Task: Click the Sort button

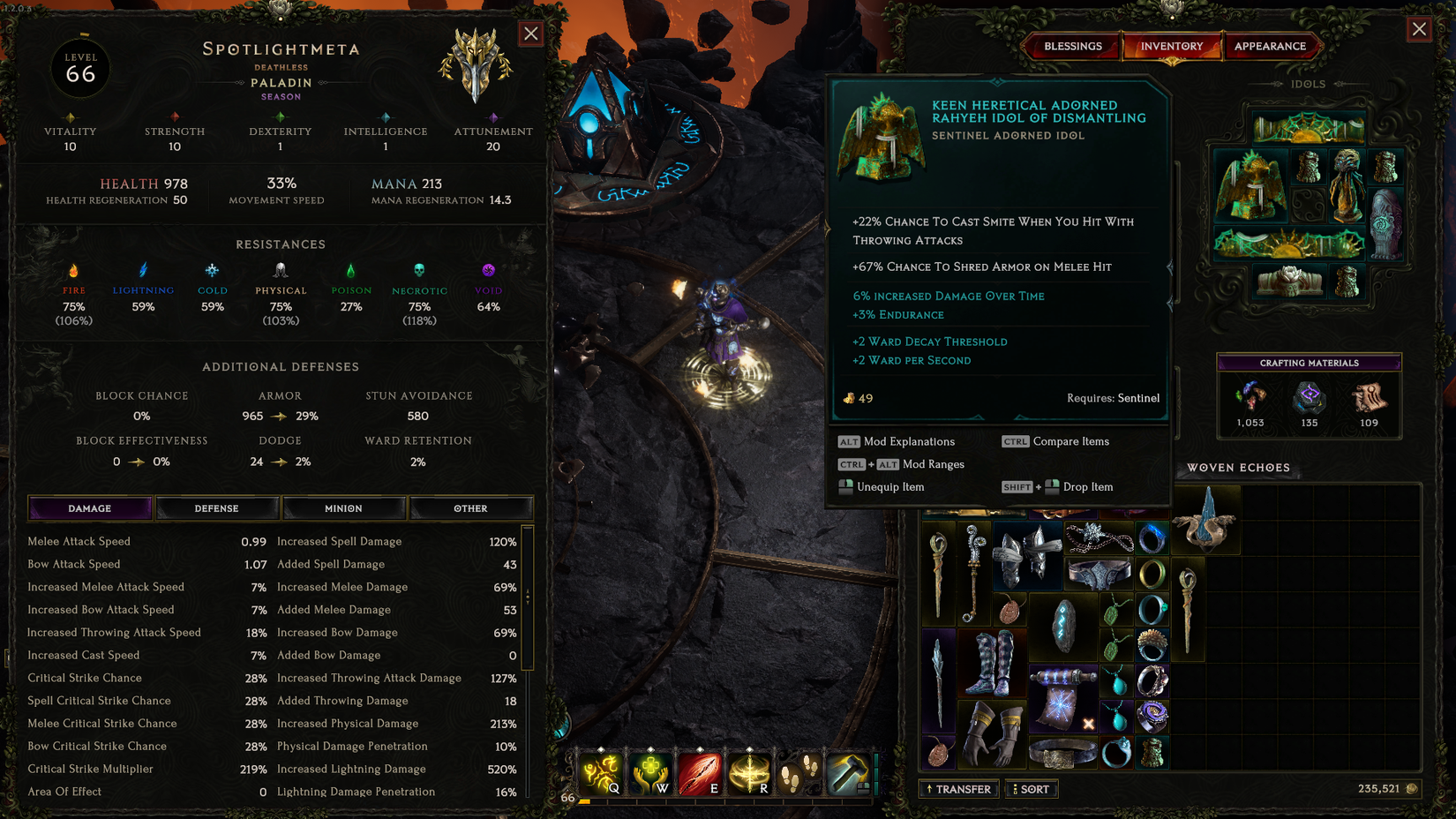Action: click(1031, 788)
